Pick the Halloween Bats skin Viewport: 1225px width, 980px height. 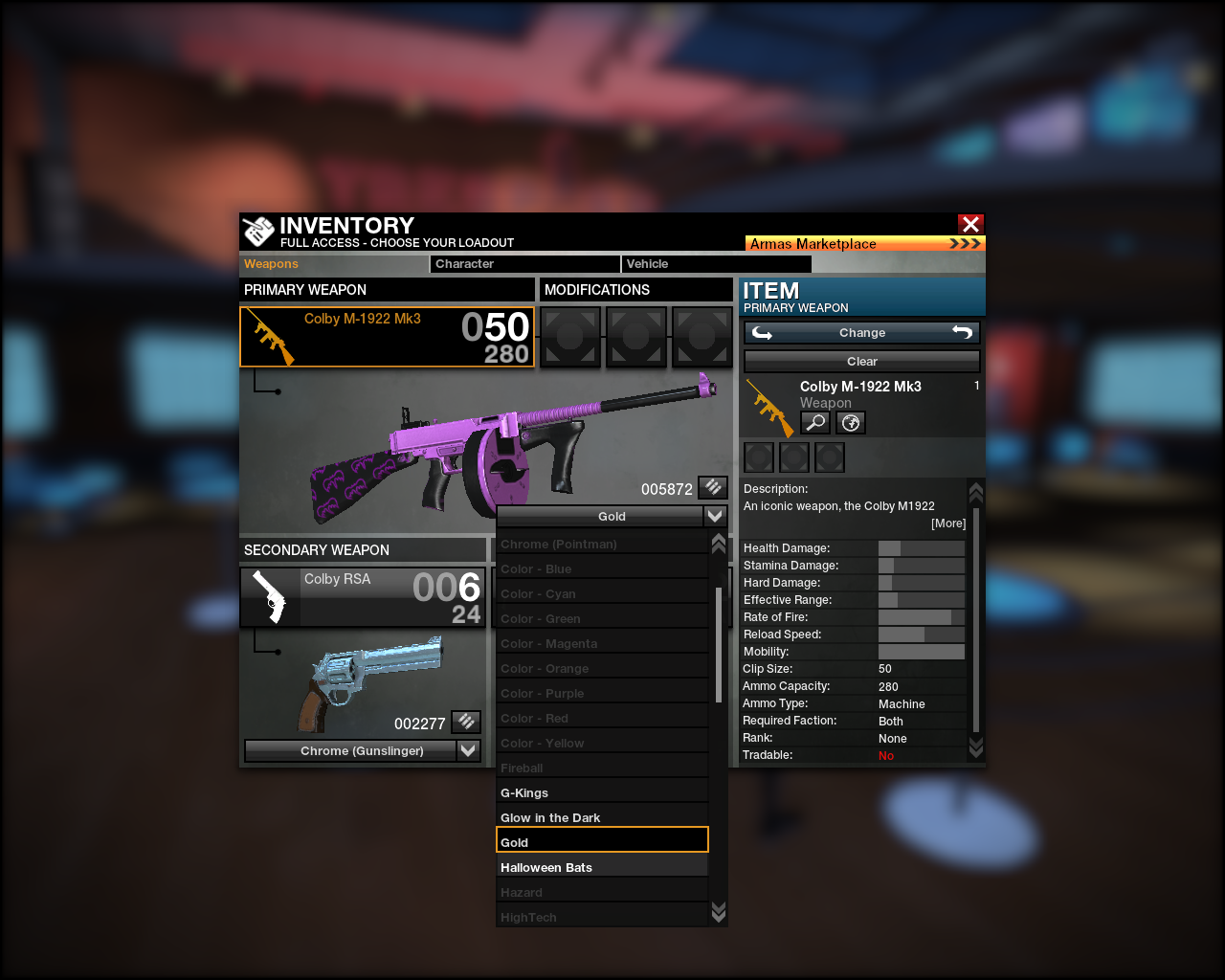(x=602, y=867)
